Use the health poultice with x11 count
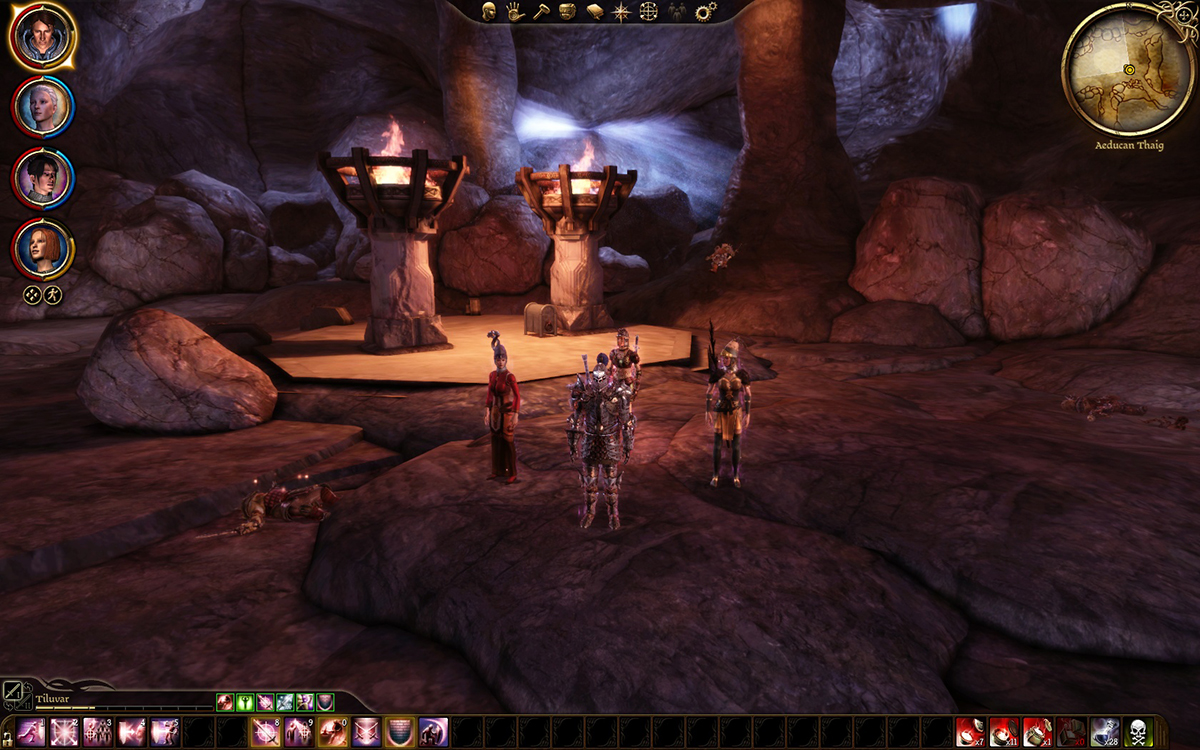The width and height of the screenshot is (1200, 750). click(x=1003, y=732)
